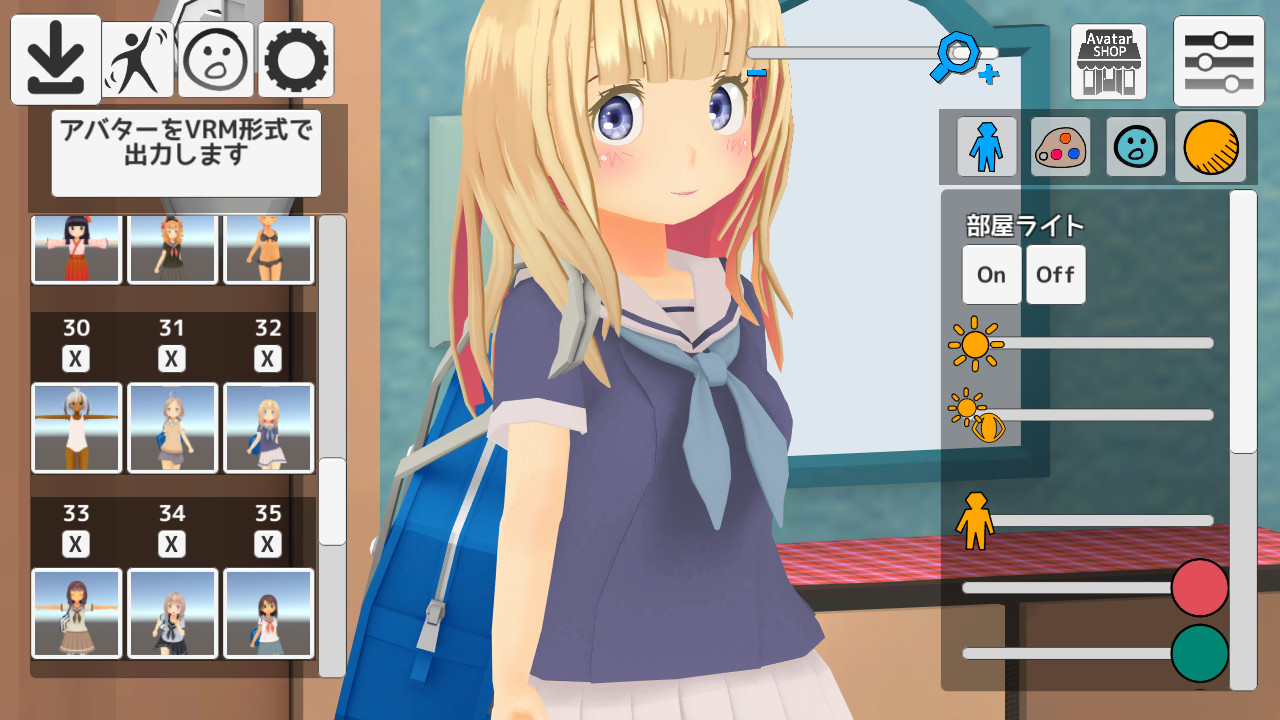Click the red color circle
The height and width of the screenshot is (720, 1280).
pyautogui.click(x=1200, y=588)
